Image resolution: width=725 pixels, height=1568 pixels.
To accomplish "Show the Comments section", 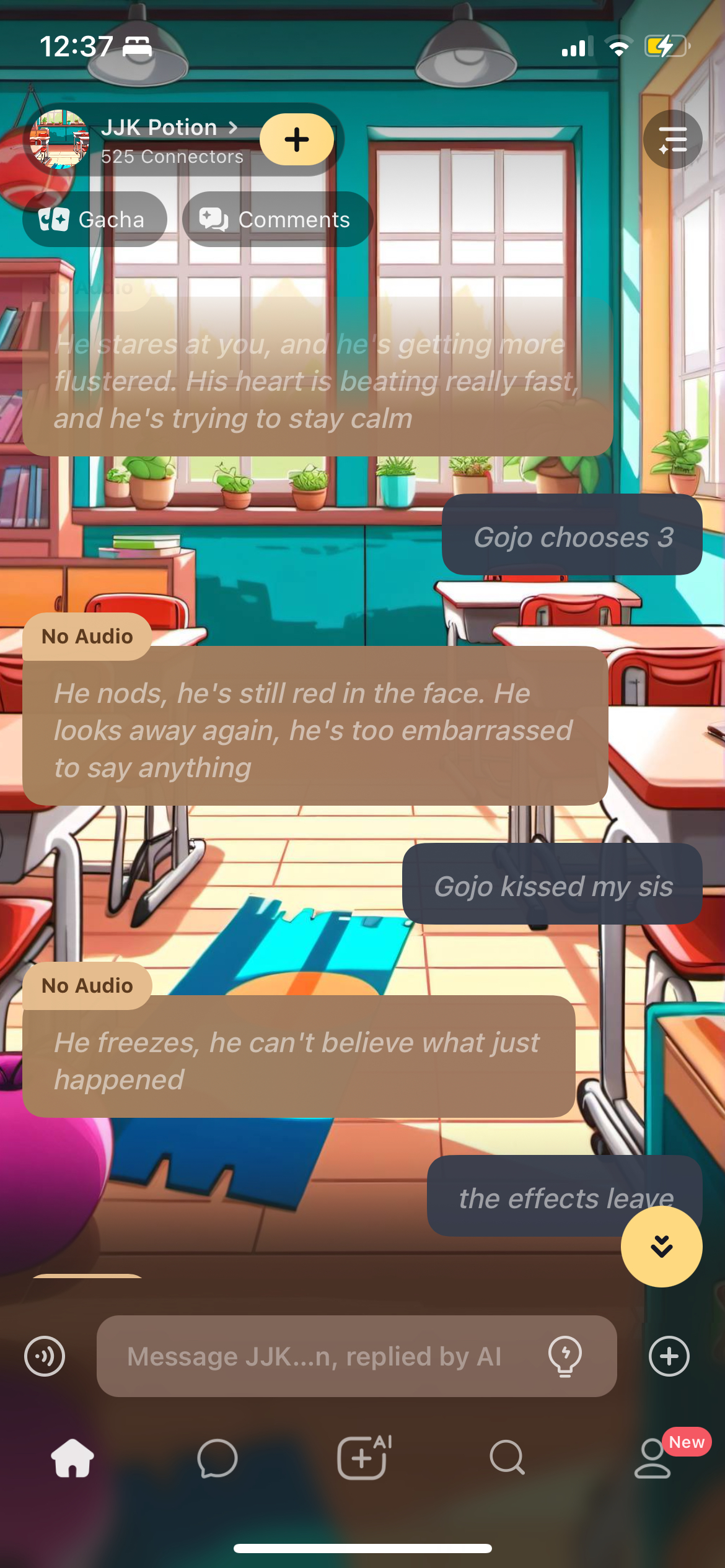I will coord(276,219).
